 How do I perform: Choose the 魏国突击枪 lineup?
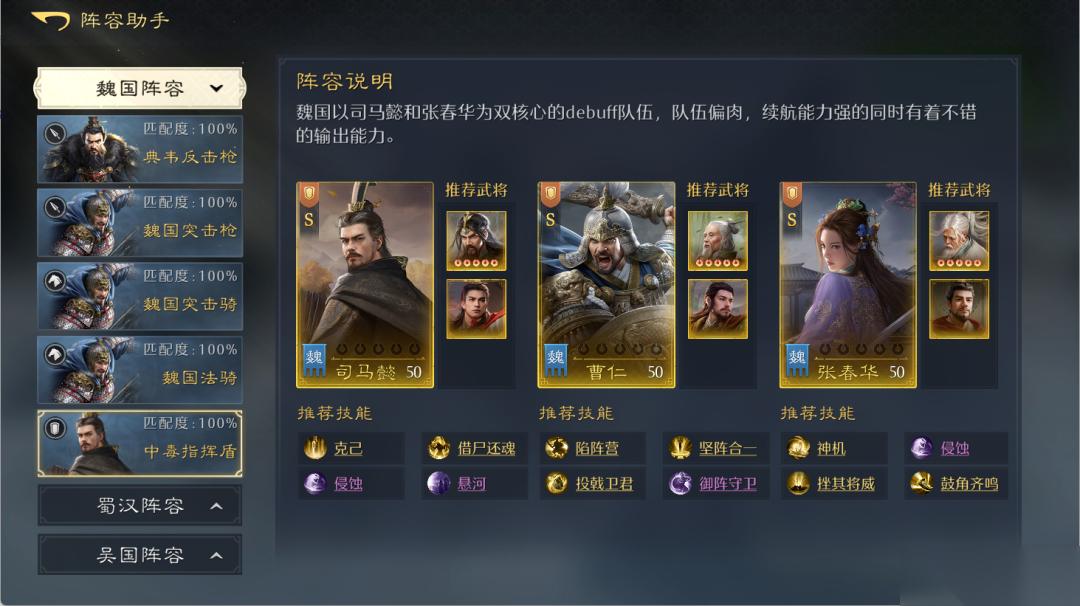(140, 220)
